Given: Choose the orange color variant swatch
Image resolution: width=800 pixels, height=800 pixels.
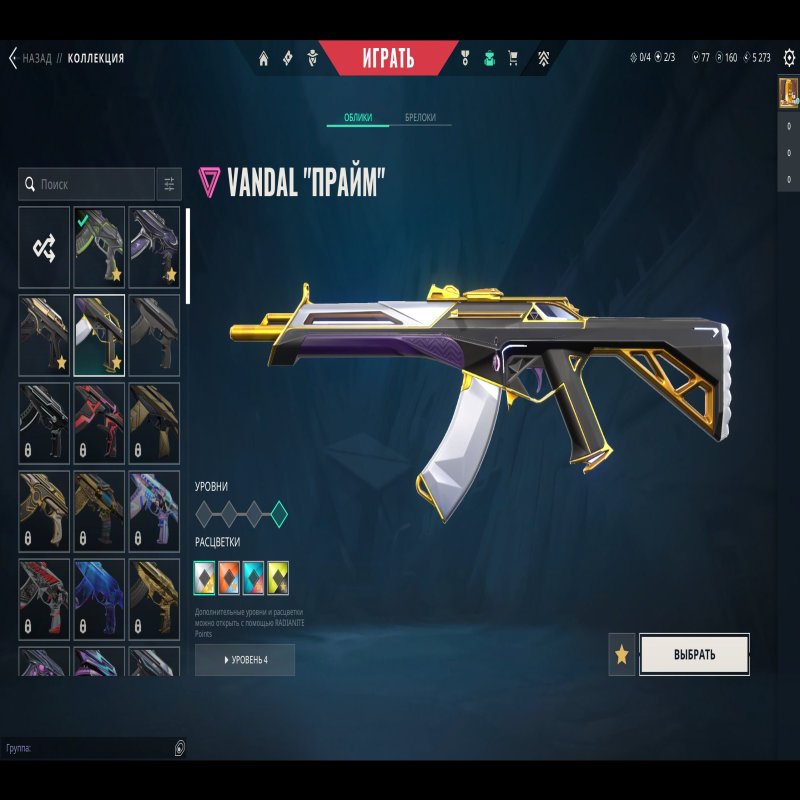Looking at the screenshot, I should pyautogui.click(x=229, y=575).
